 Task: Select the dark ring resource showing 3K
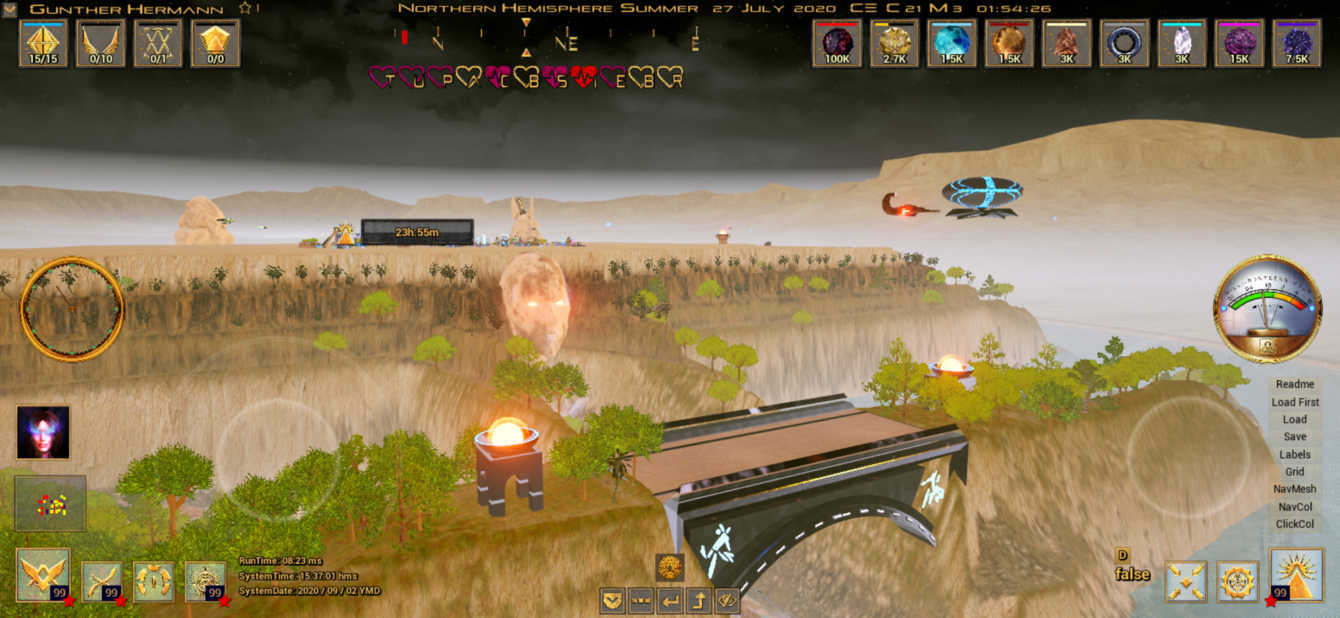click(x=1124, y=43)
